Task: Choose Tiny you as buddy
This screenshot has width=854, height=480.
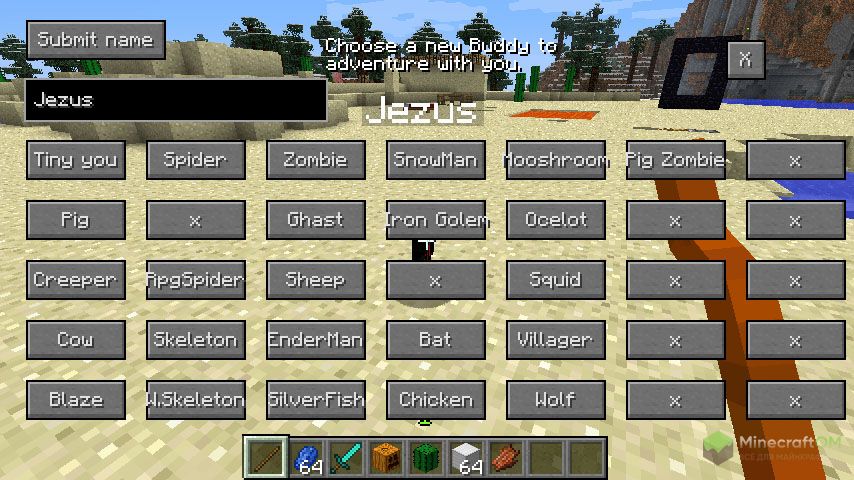Action: pyautogui.click(x=76, y=160)
